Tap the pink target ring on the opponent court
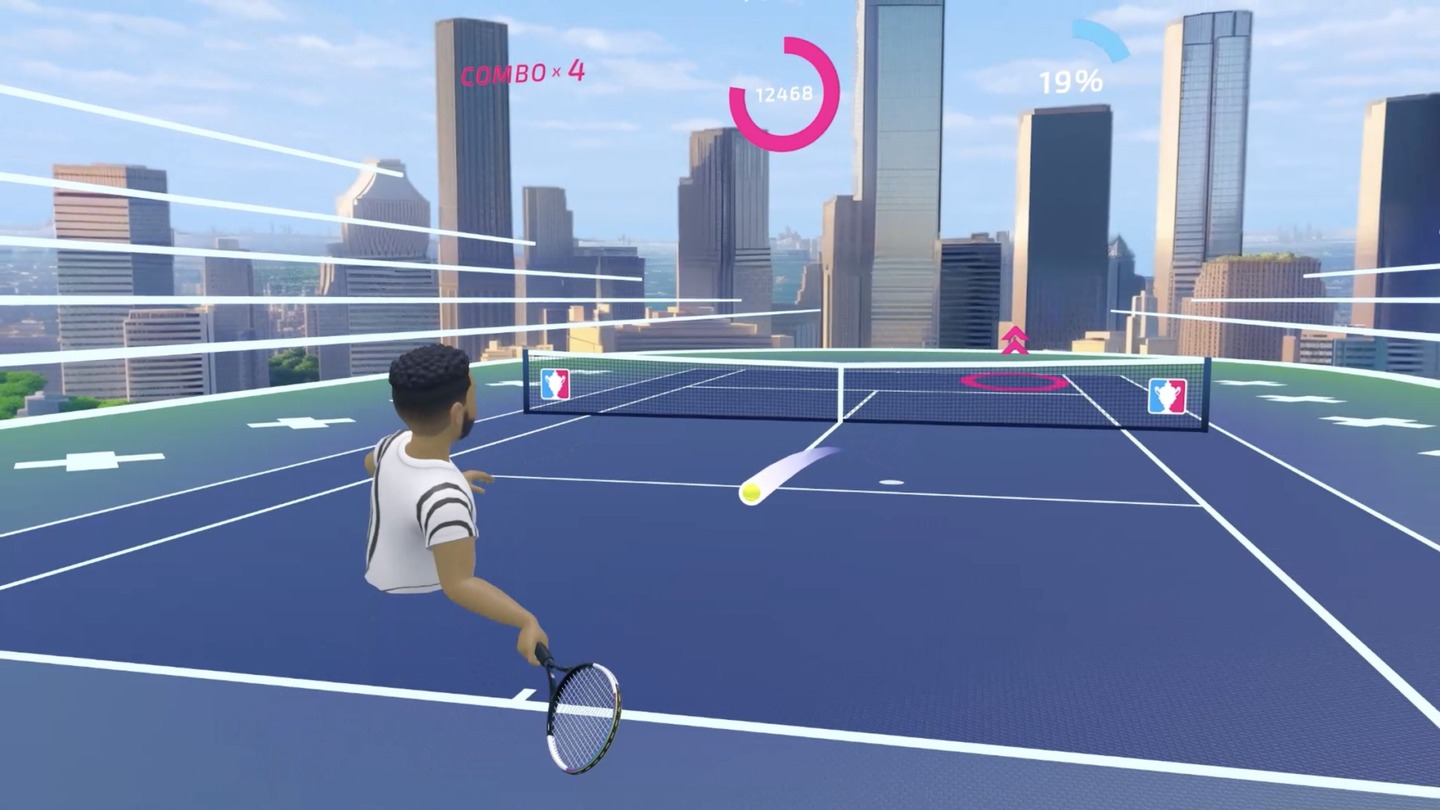This screenshot has width=1440, height=810. (1013, 381)
